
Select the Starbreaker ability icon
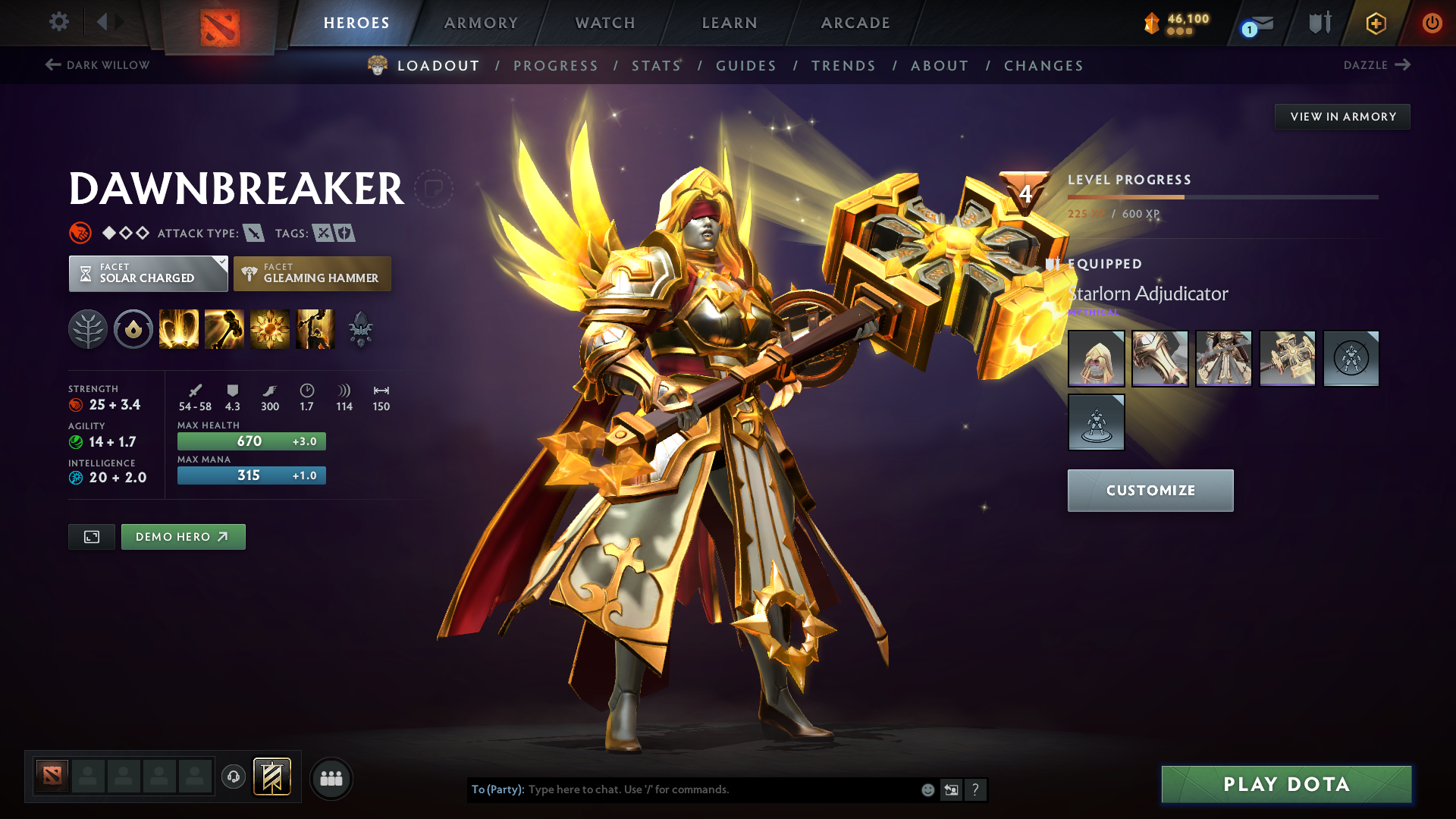(179, 328)
